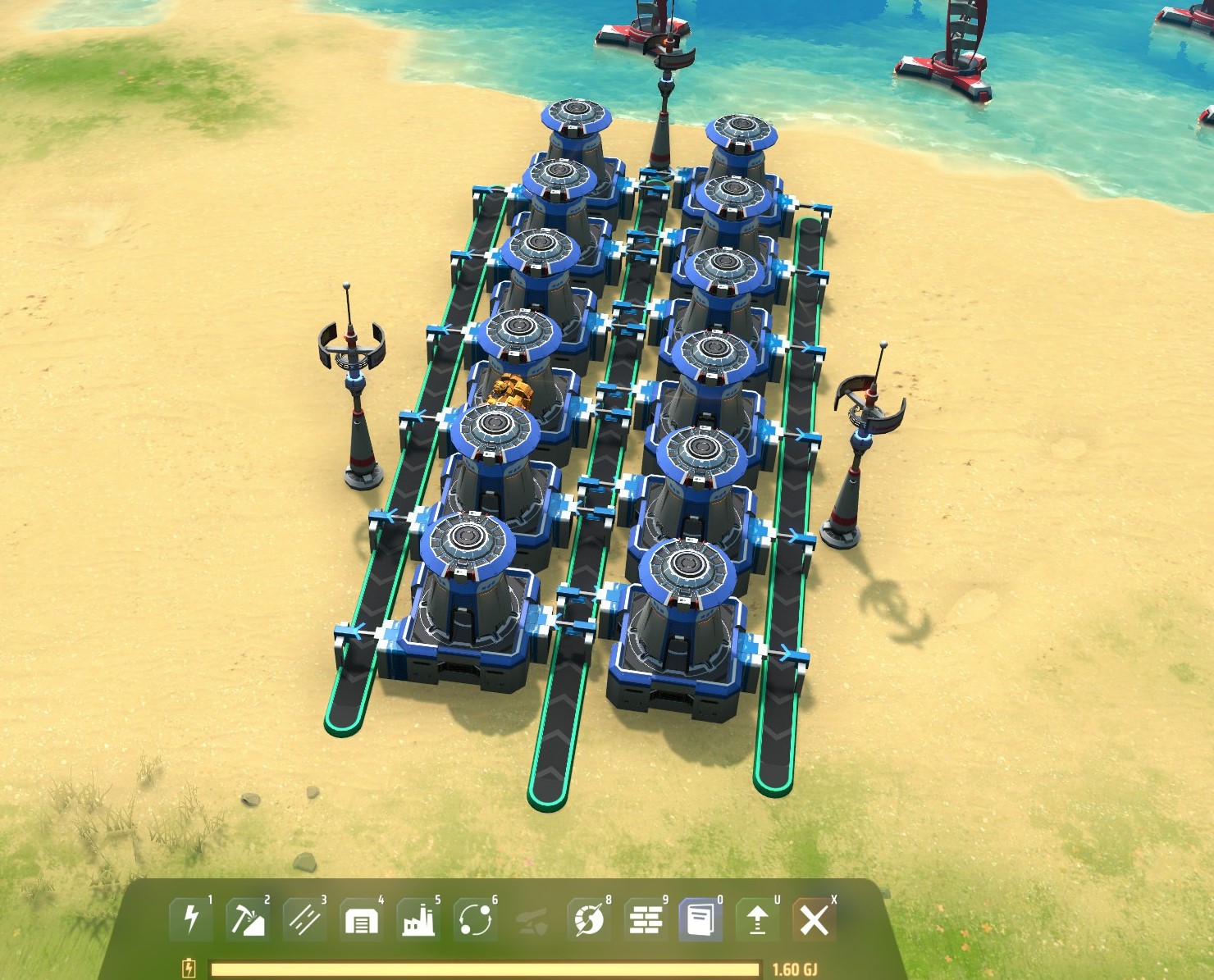Click the greyed-out slot 7 icon
This screenshot has height=980, width=1214.
click(x=532, y=922)
